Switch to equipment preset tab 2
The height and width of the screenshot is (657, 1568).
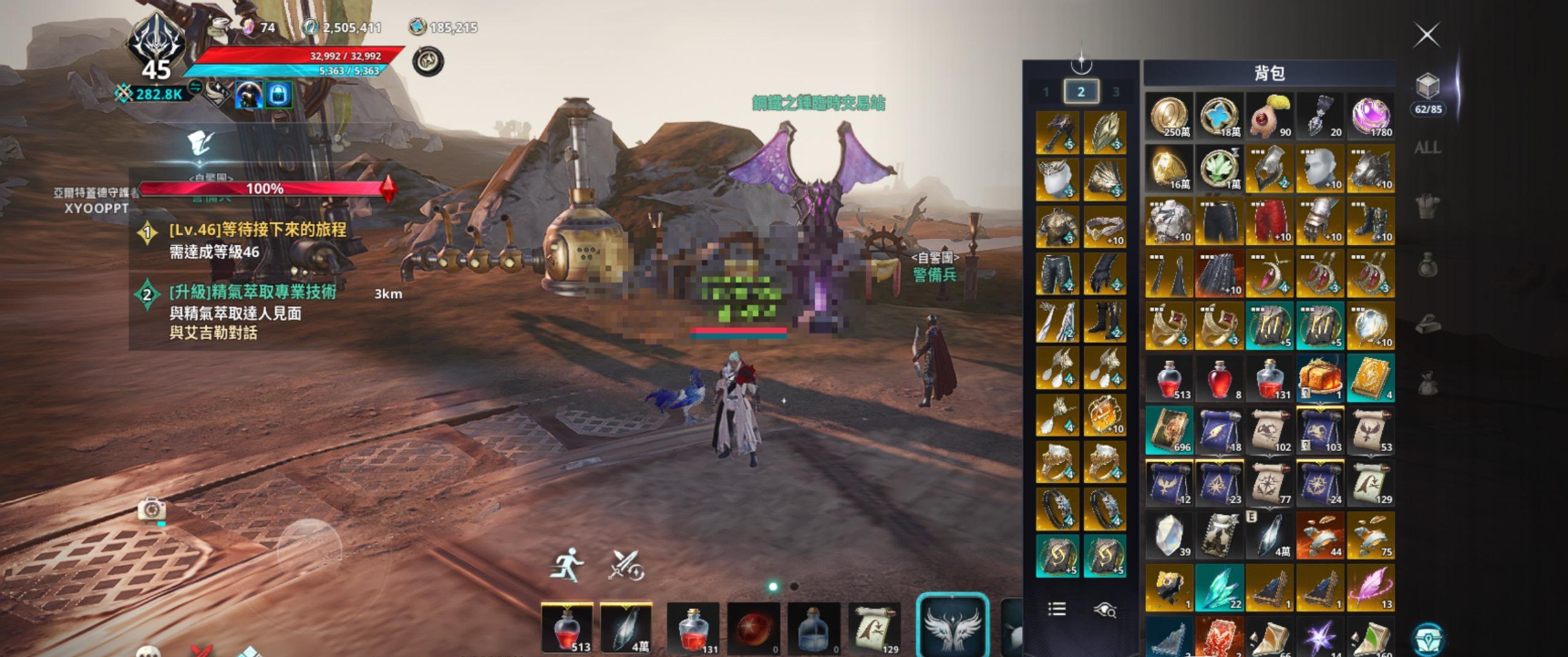click(1081, 91)
